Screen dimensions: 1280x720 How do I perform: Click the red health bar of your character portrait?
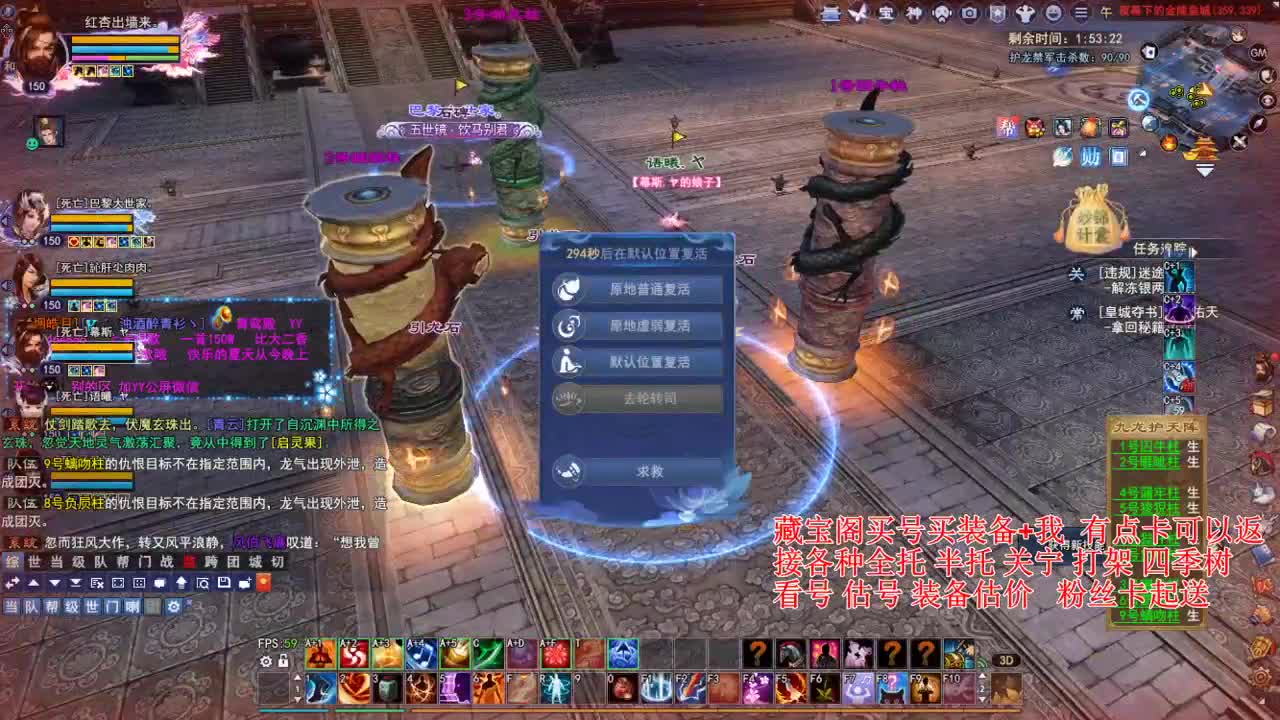coord(125,40)
